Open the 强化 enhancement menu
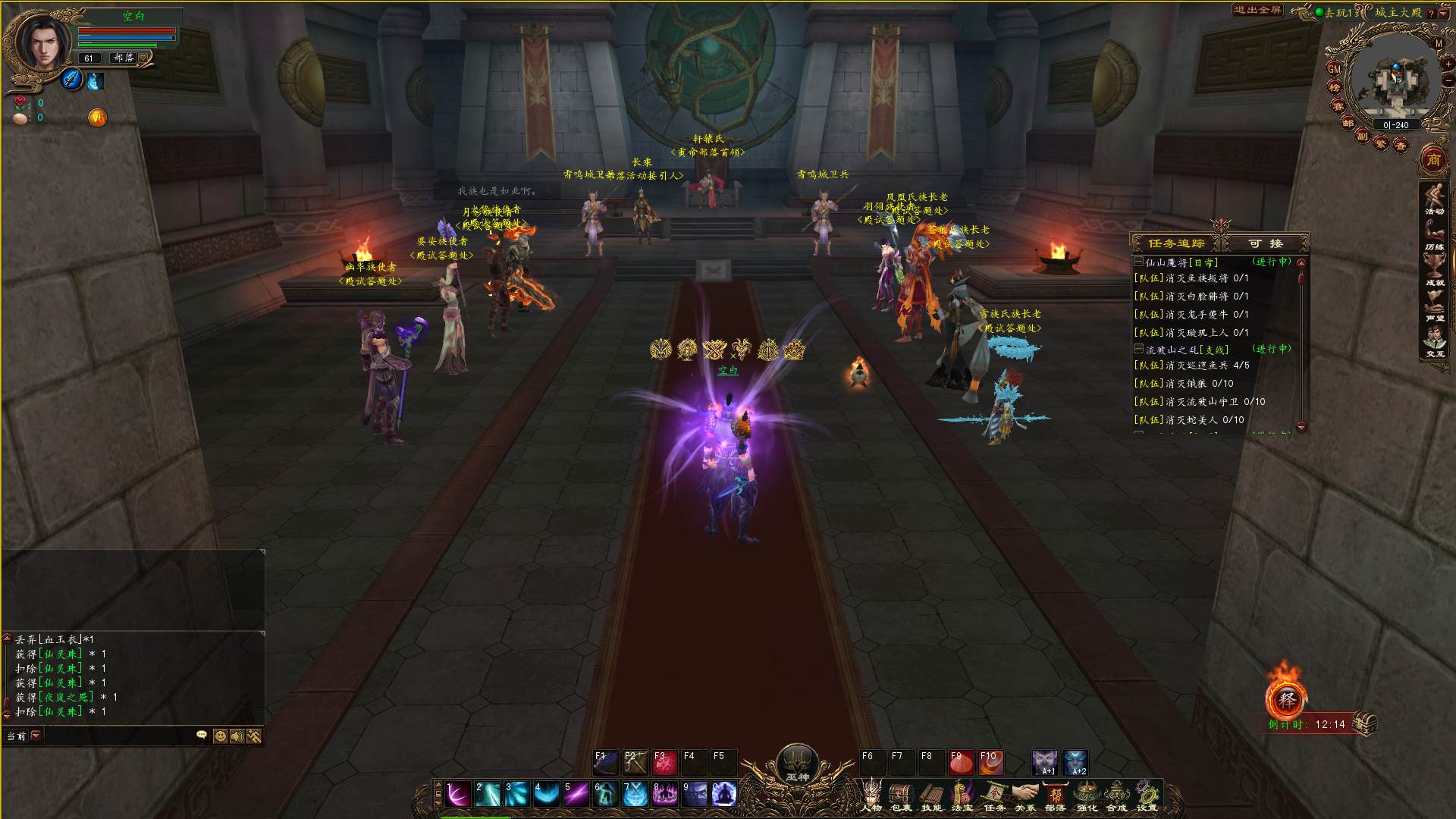This screenshot has height=819, width=1456. [x=1087, y=795]
